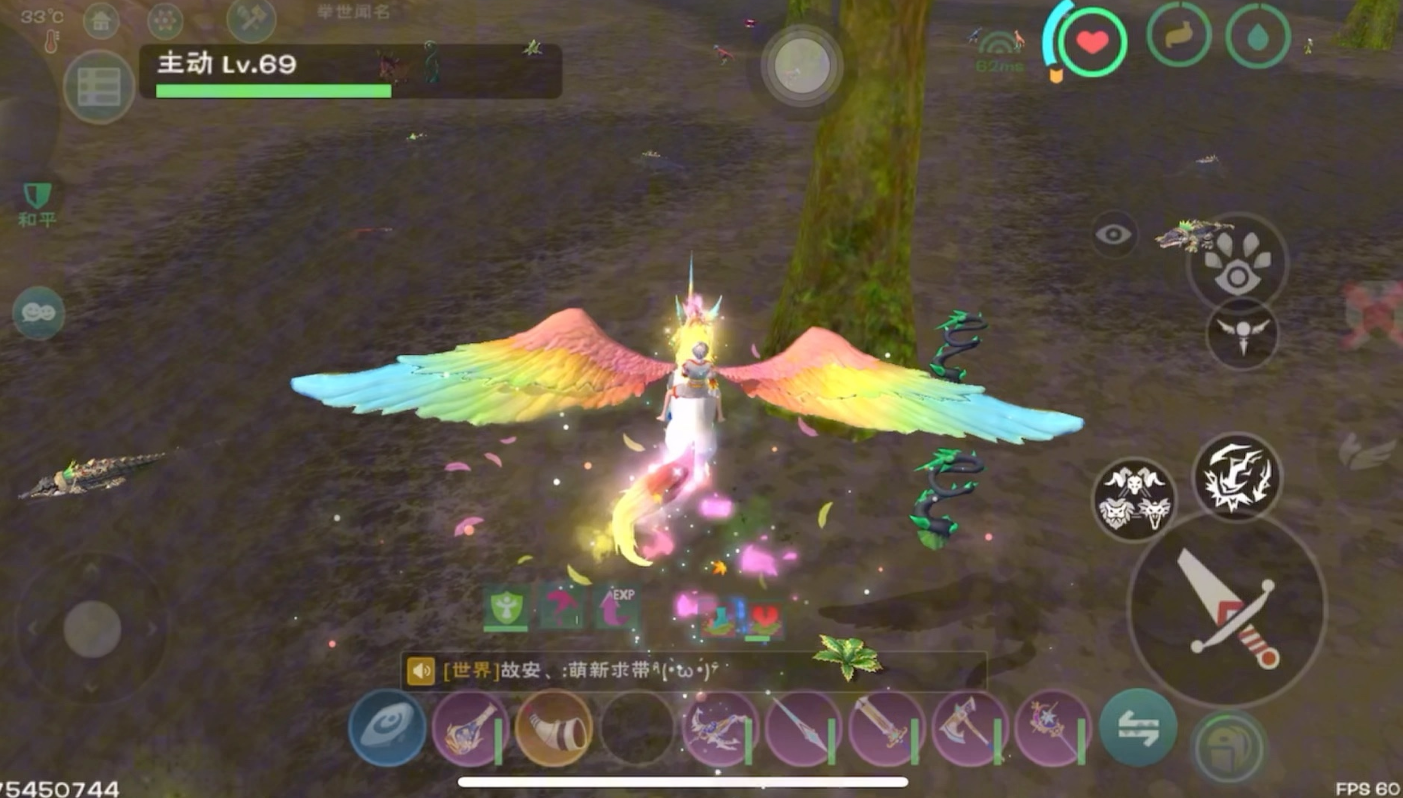
Task: Toggle the eye visibility button
Action: (1114, 235)
